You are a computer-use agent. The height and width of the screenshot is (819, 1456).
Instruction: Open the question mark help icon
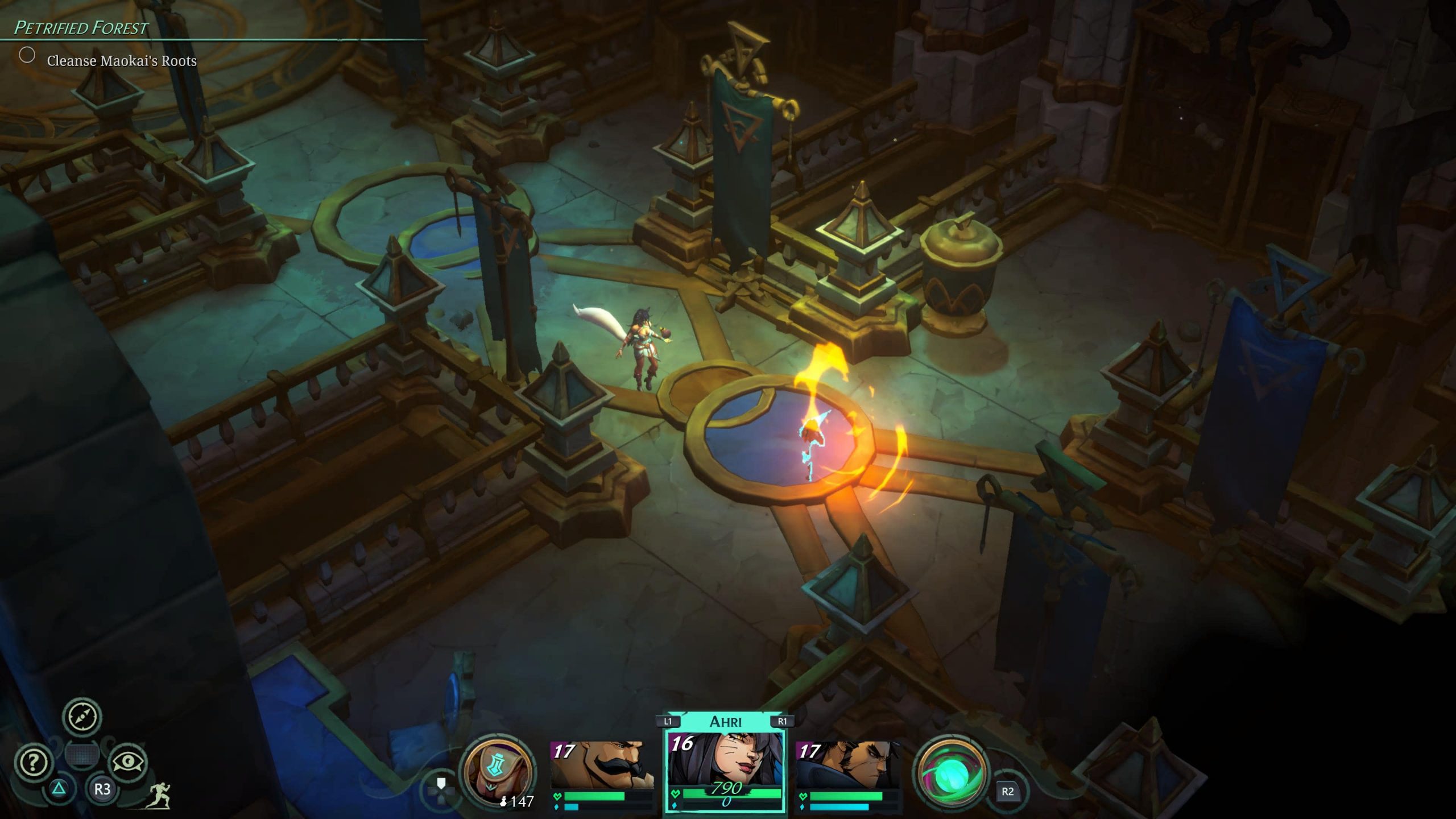click(34, 762)
